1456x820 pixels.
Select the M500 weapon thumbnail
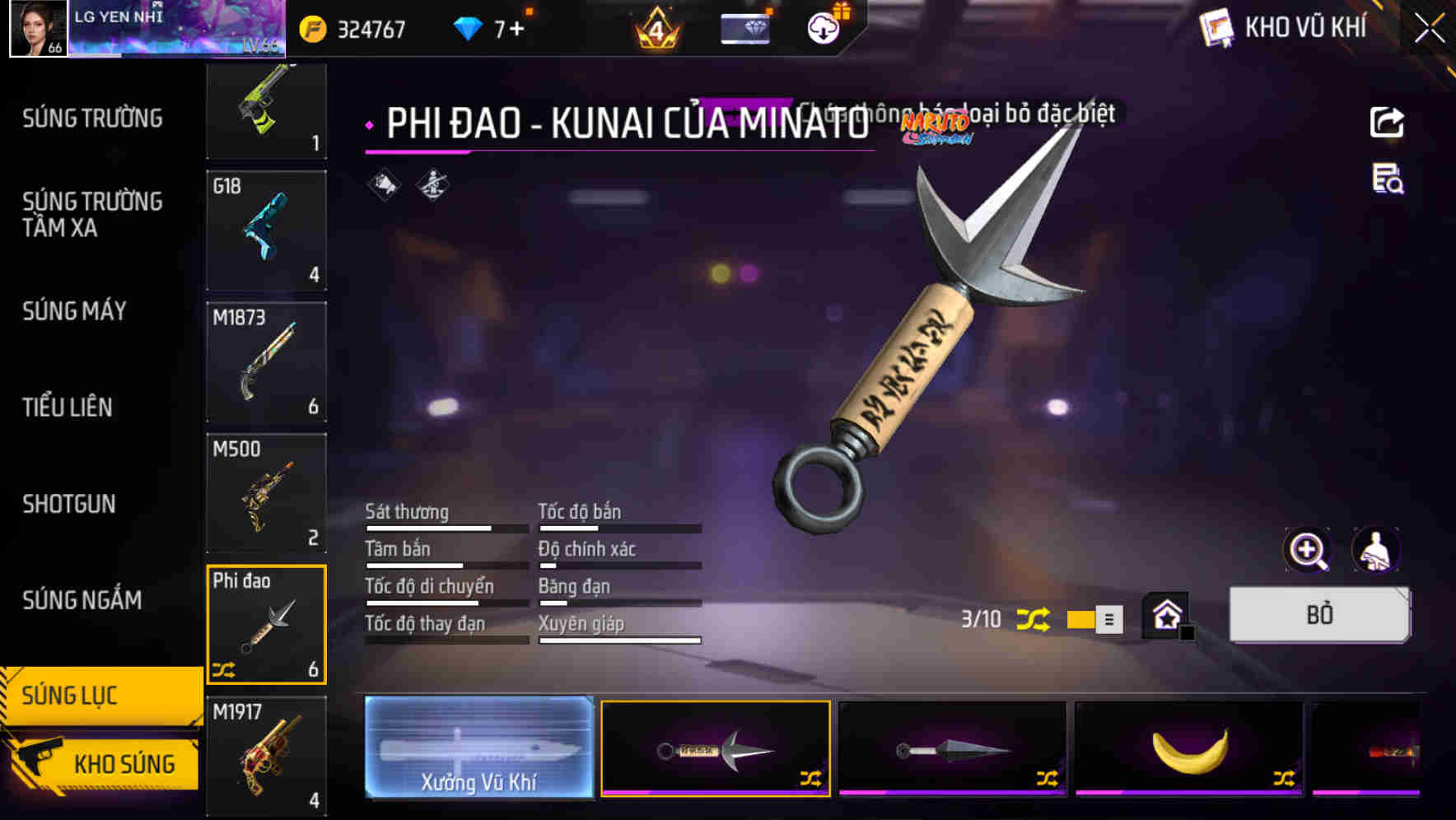click(x=266, y=492)
